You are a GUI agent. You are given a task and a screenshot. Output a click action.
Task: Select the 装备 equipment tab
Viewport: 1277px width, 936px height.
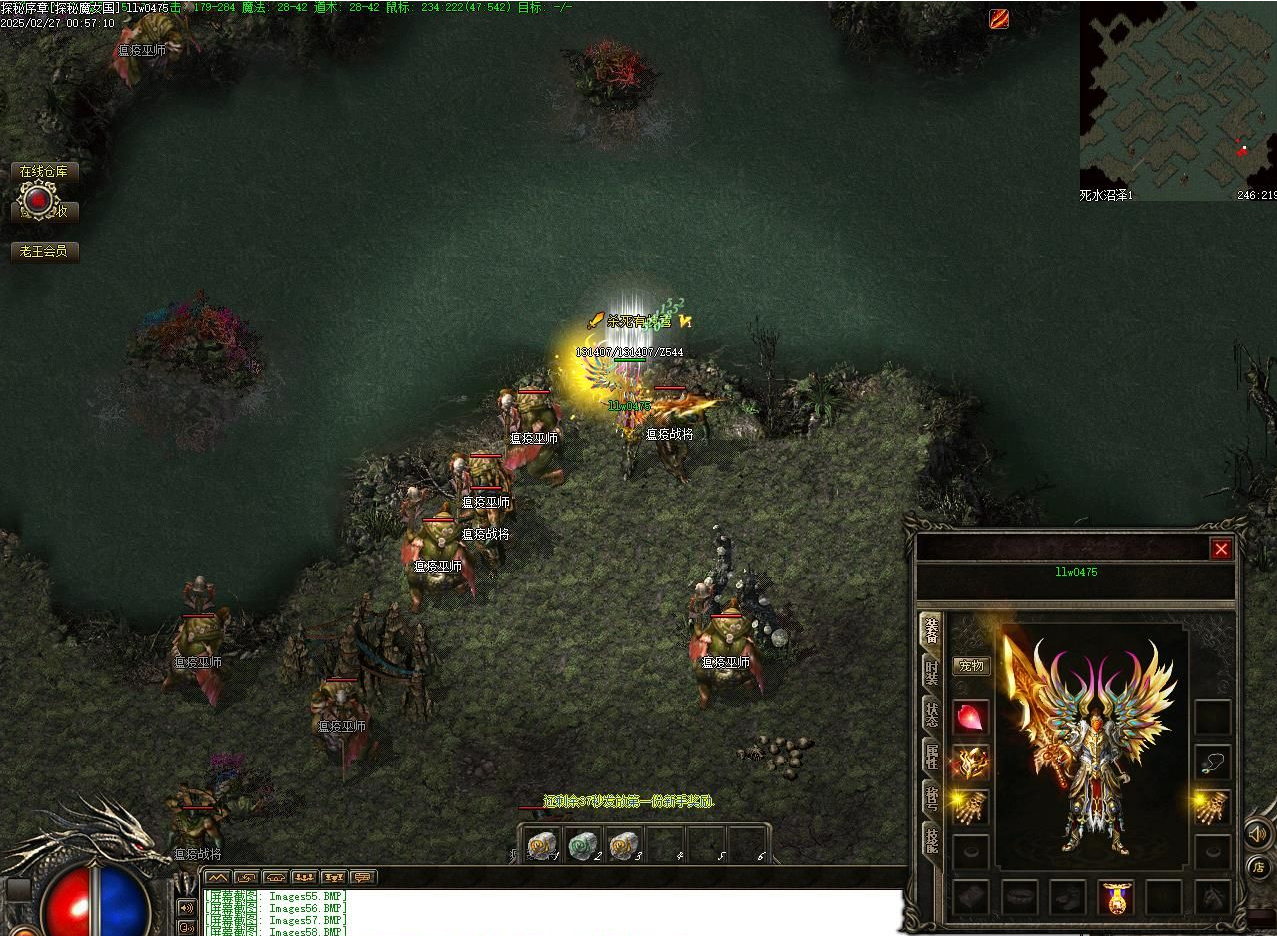click(x=931, y=630)
